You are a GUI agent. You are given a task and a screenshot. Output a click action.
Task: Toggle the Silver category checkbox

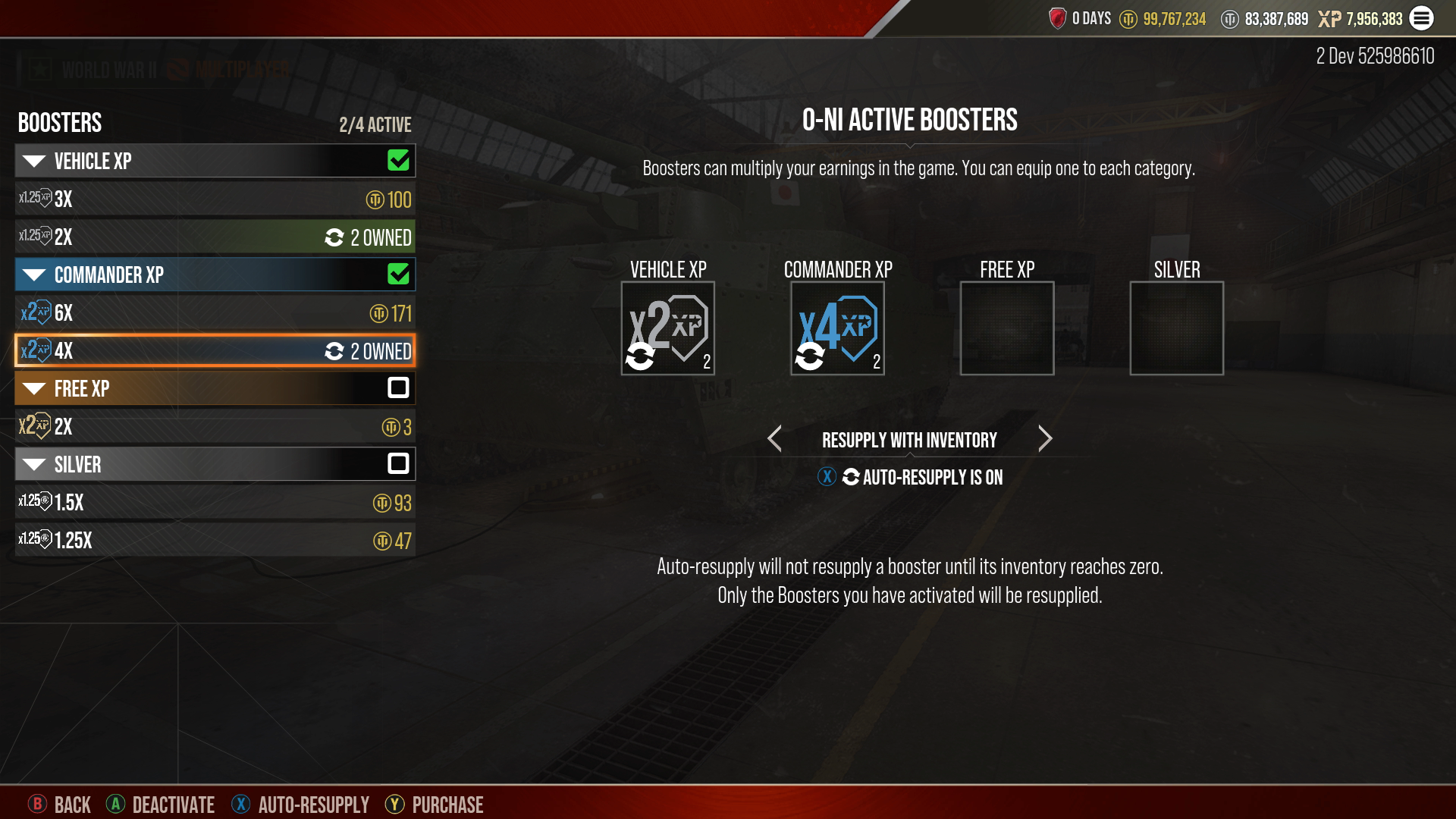[398, 464]
